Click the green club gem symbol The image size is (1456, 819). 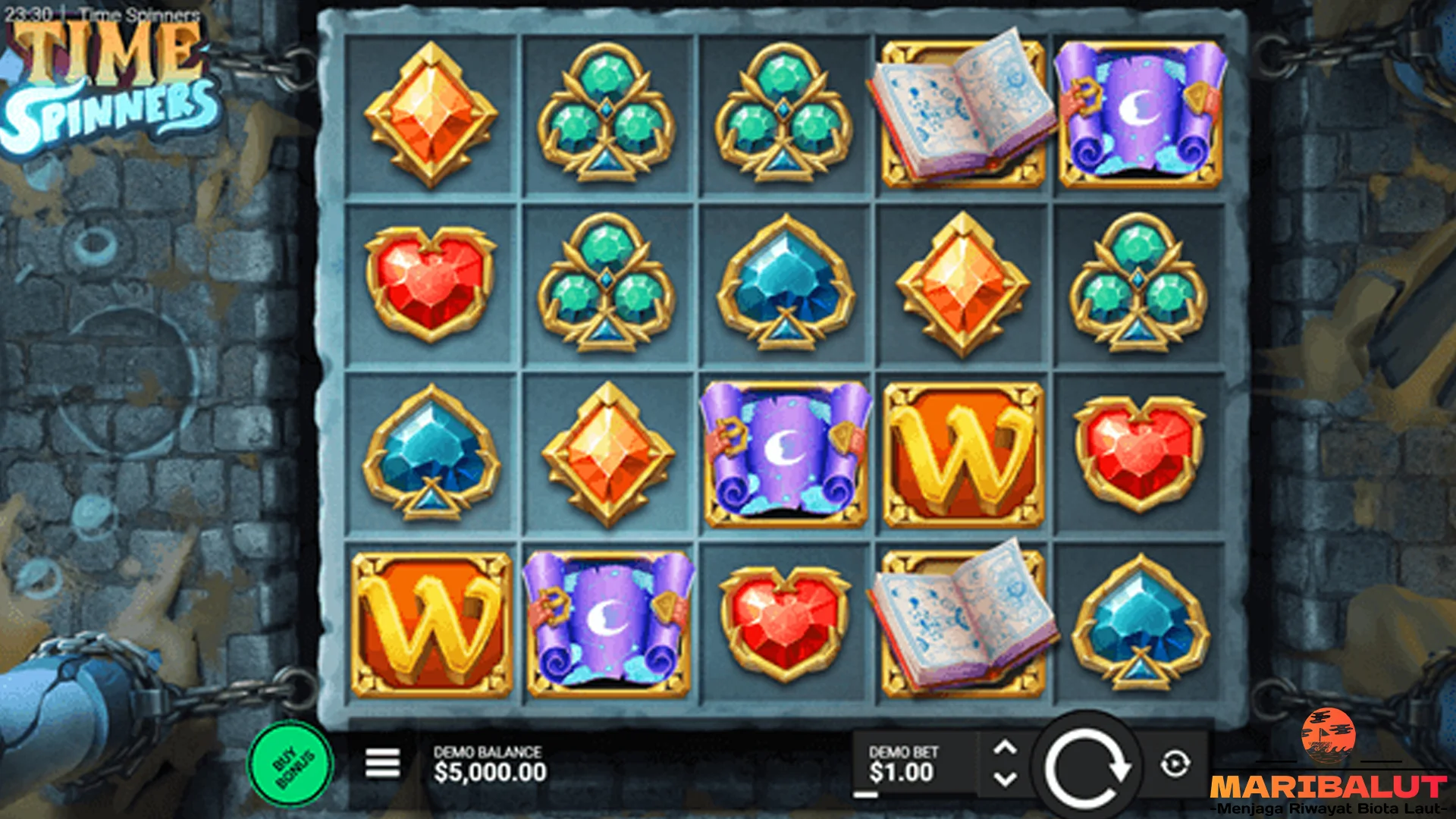pos(608,112)
